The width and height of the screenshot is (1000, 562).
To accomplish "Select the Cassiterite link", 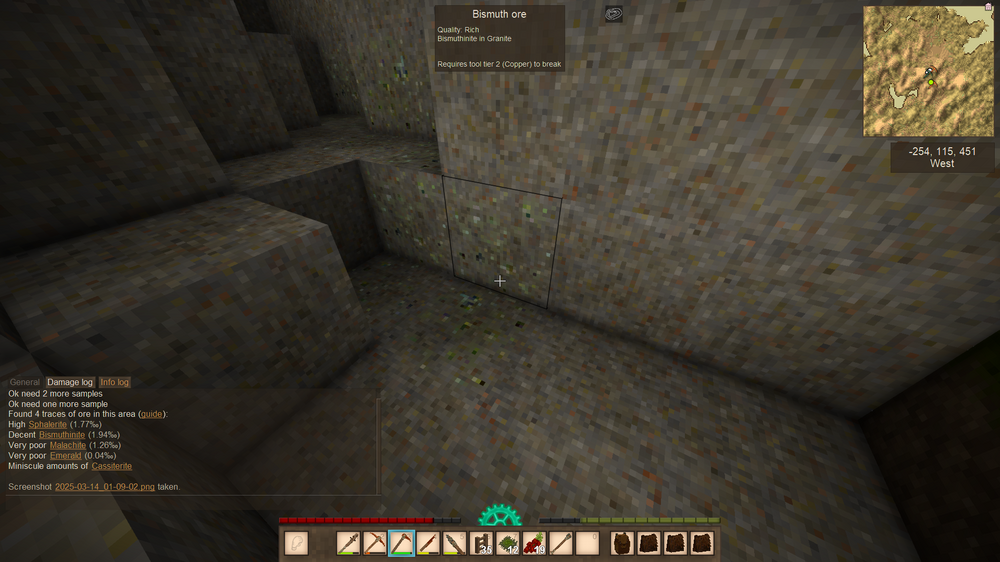I will [112, 466].
